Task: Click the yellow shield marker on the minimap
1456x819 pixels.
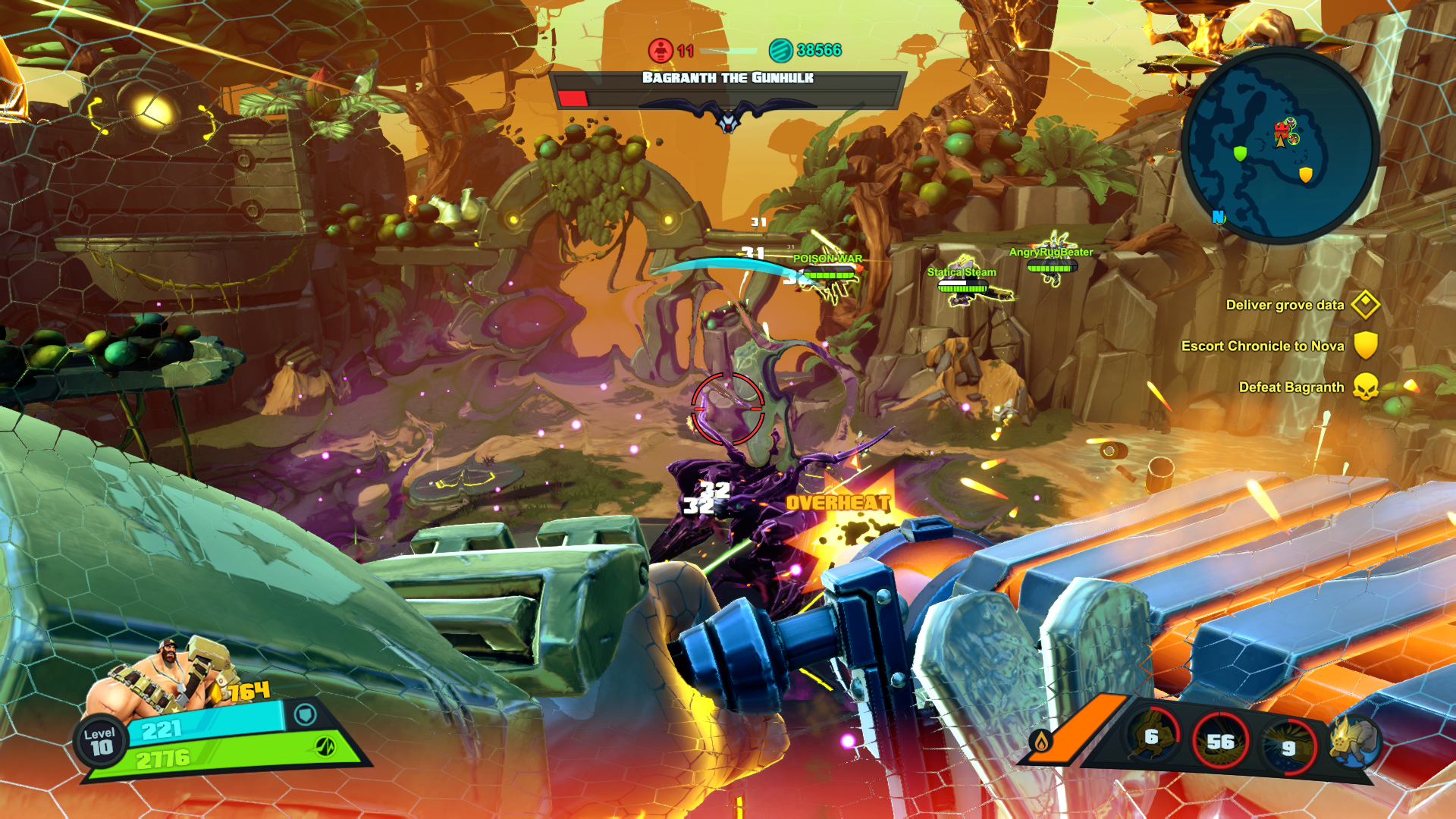Action: [1305, 175]
